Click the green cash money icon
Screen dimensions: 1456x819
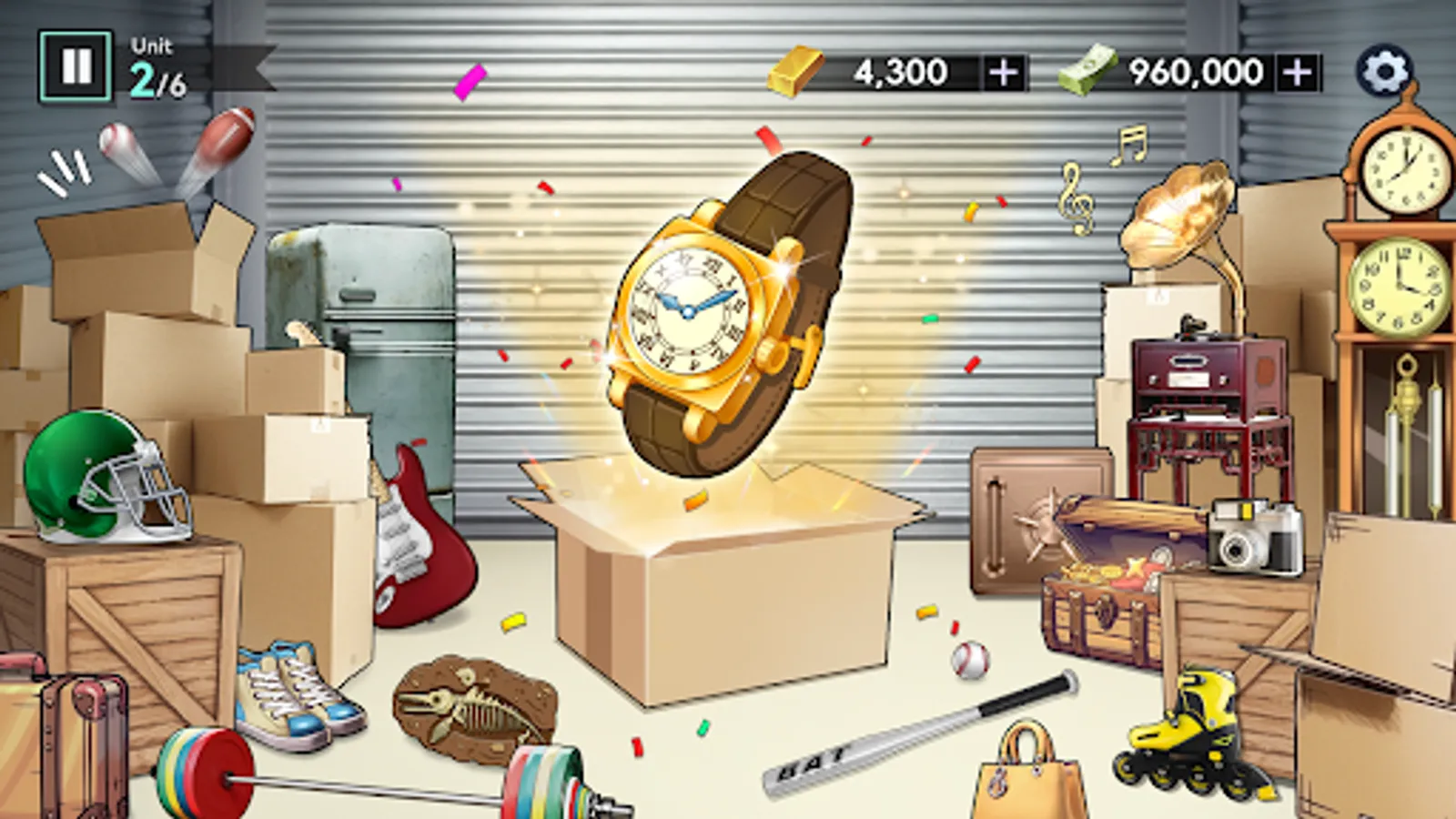pyautogui.click(x=1085, y=71)
